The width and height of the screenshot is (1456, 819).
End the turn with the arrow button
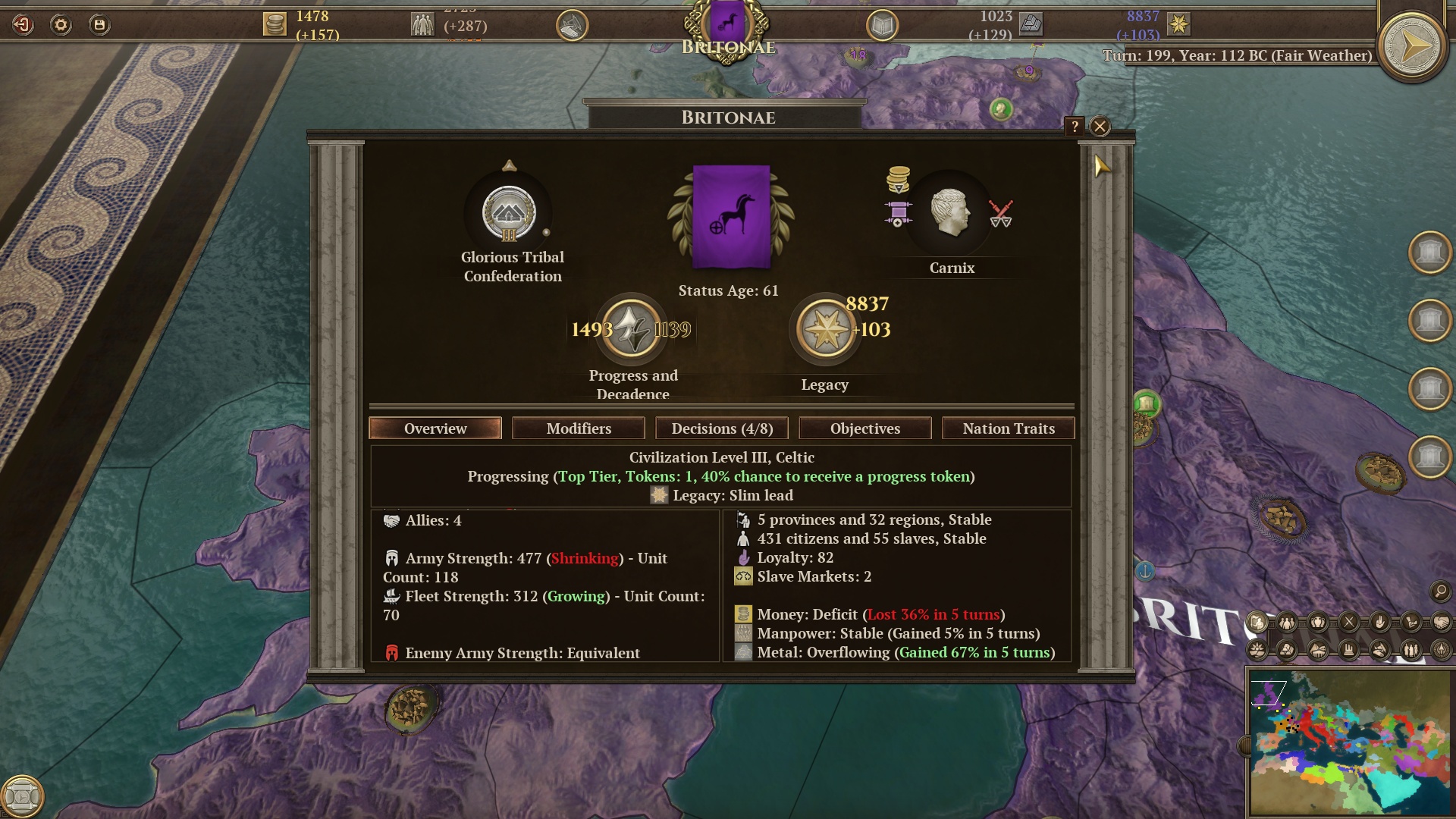pos(1412,47)
